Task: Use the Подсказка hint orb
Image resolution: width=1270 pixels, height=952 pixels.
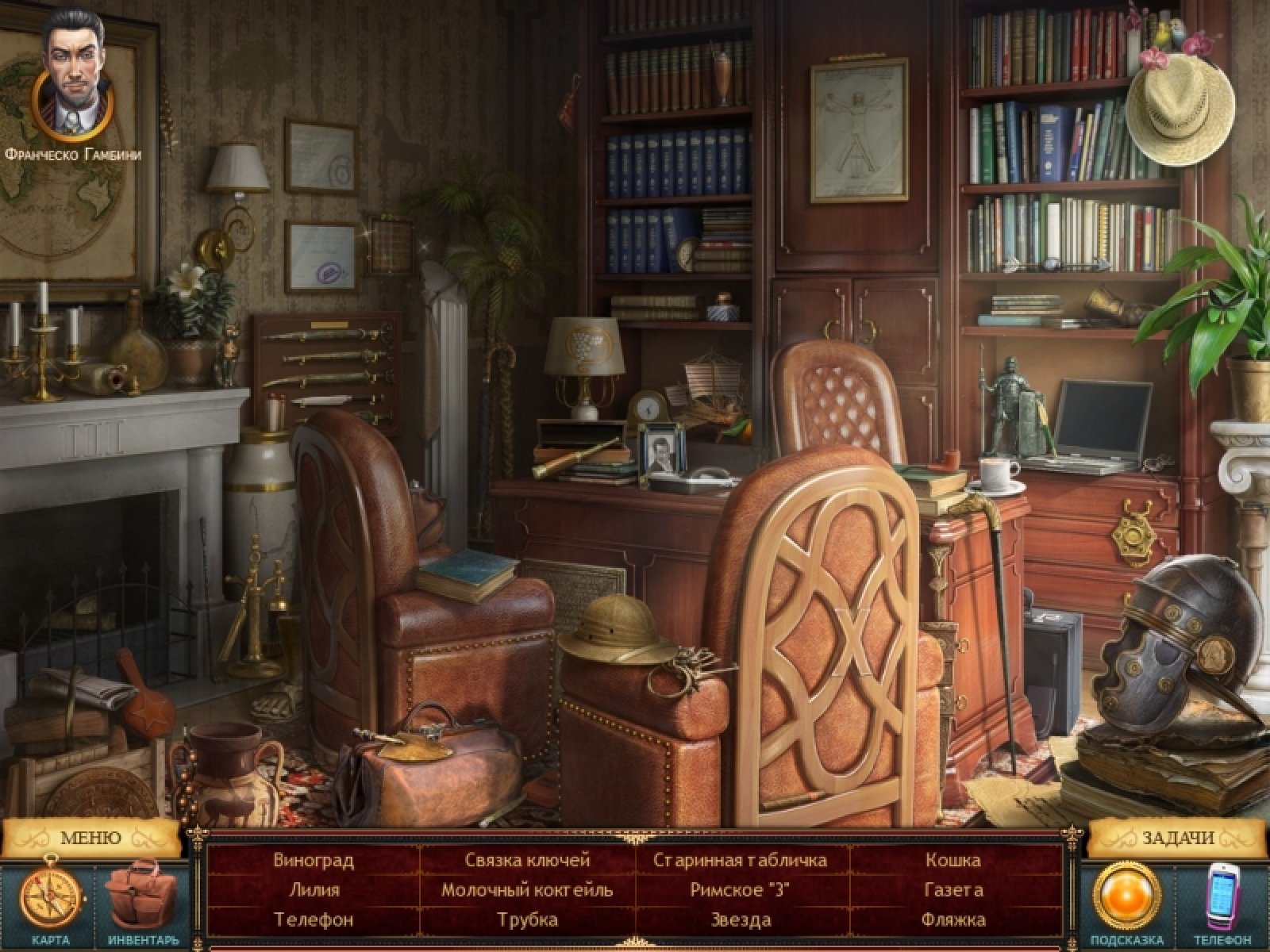Action: (1126, 896)
